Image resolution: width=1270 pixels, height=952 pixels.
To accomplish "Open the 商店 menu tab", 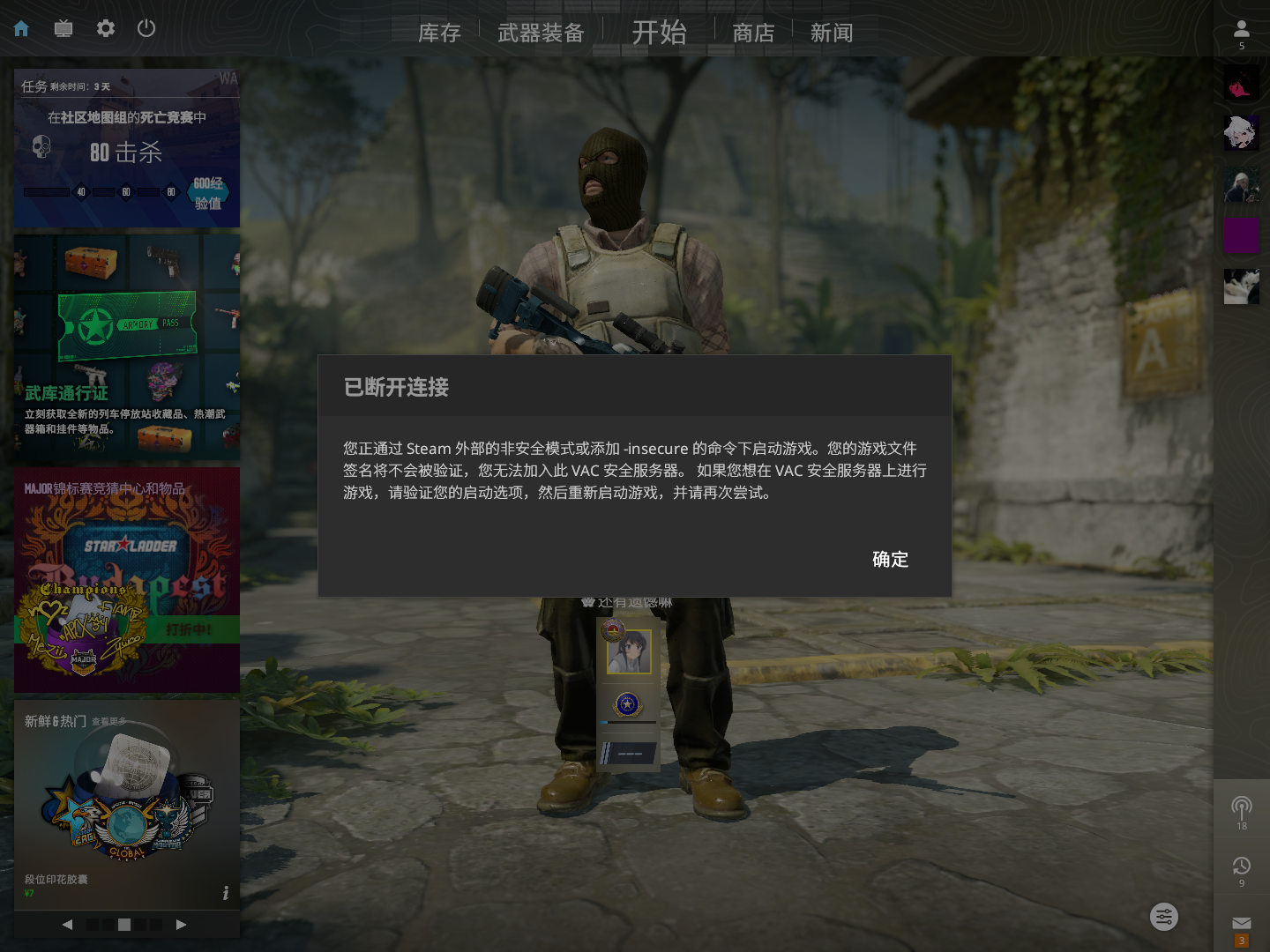I will point(752,32).
